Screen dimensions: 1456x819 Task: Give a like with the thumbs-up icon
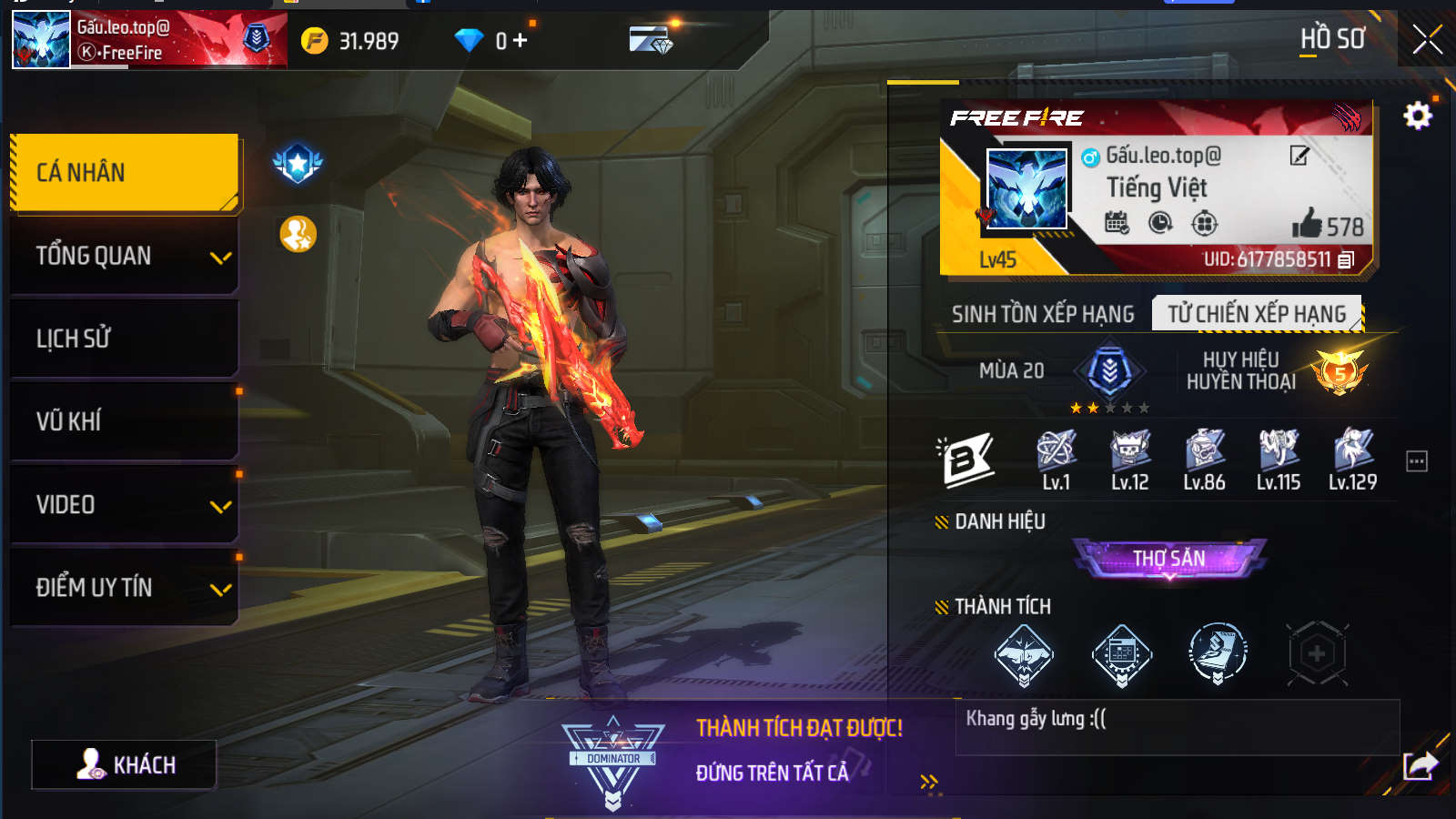pos(1307,223)
